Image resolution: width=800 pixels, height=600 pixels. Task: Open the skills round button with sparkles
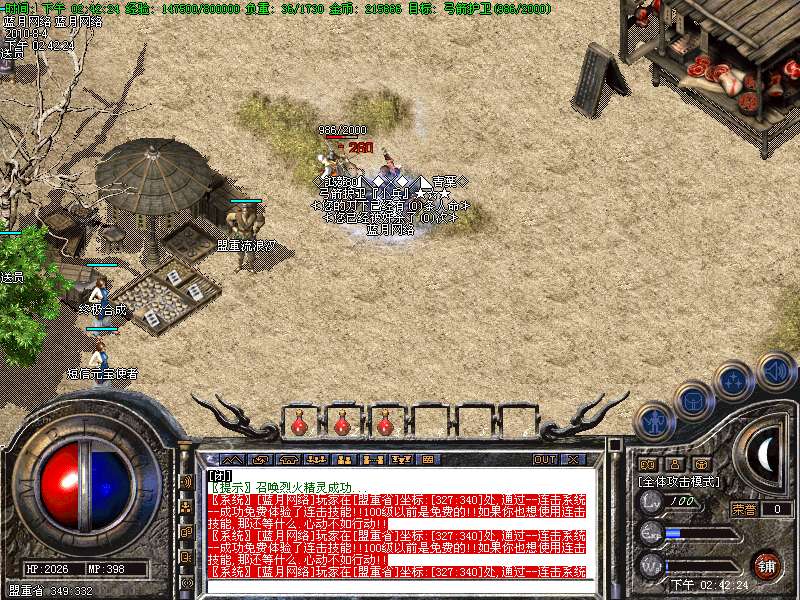coord(734,380)
